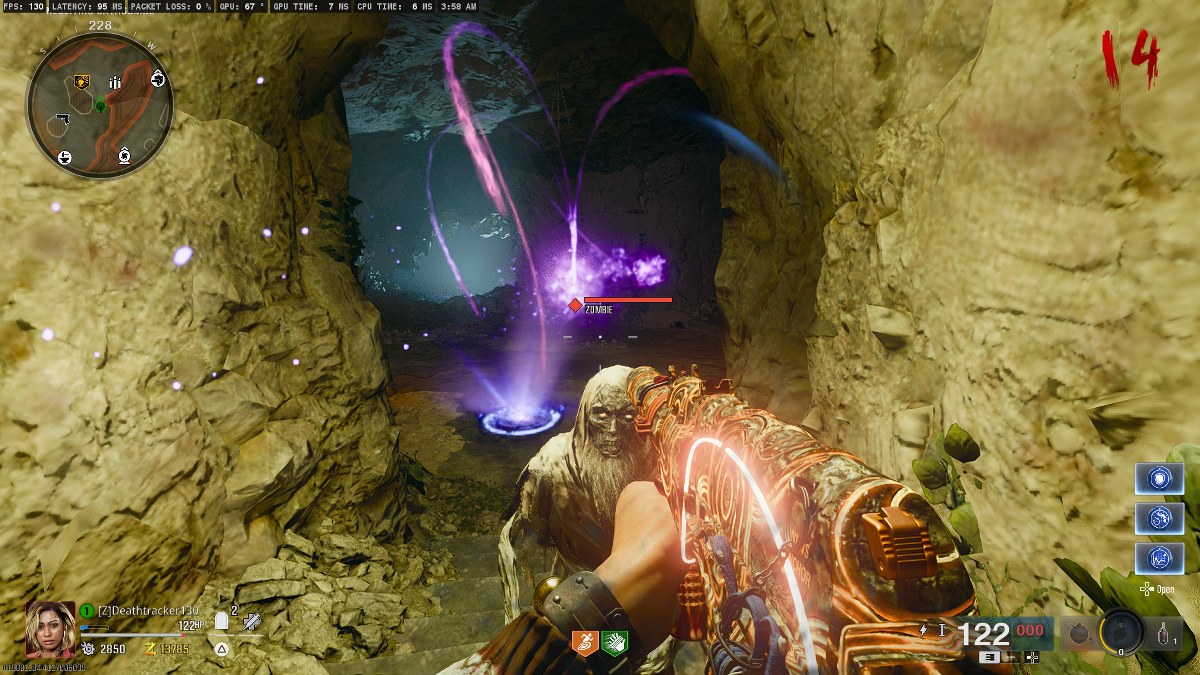Click the yellow Z essence icon
Viewport: 1200px width, 675px height.
(x=152, y=649)
